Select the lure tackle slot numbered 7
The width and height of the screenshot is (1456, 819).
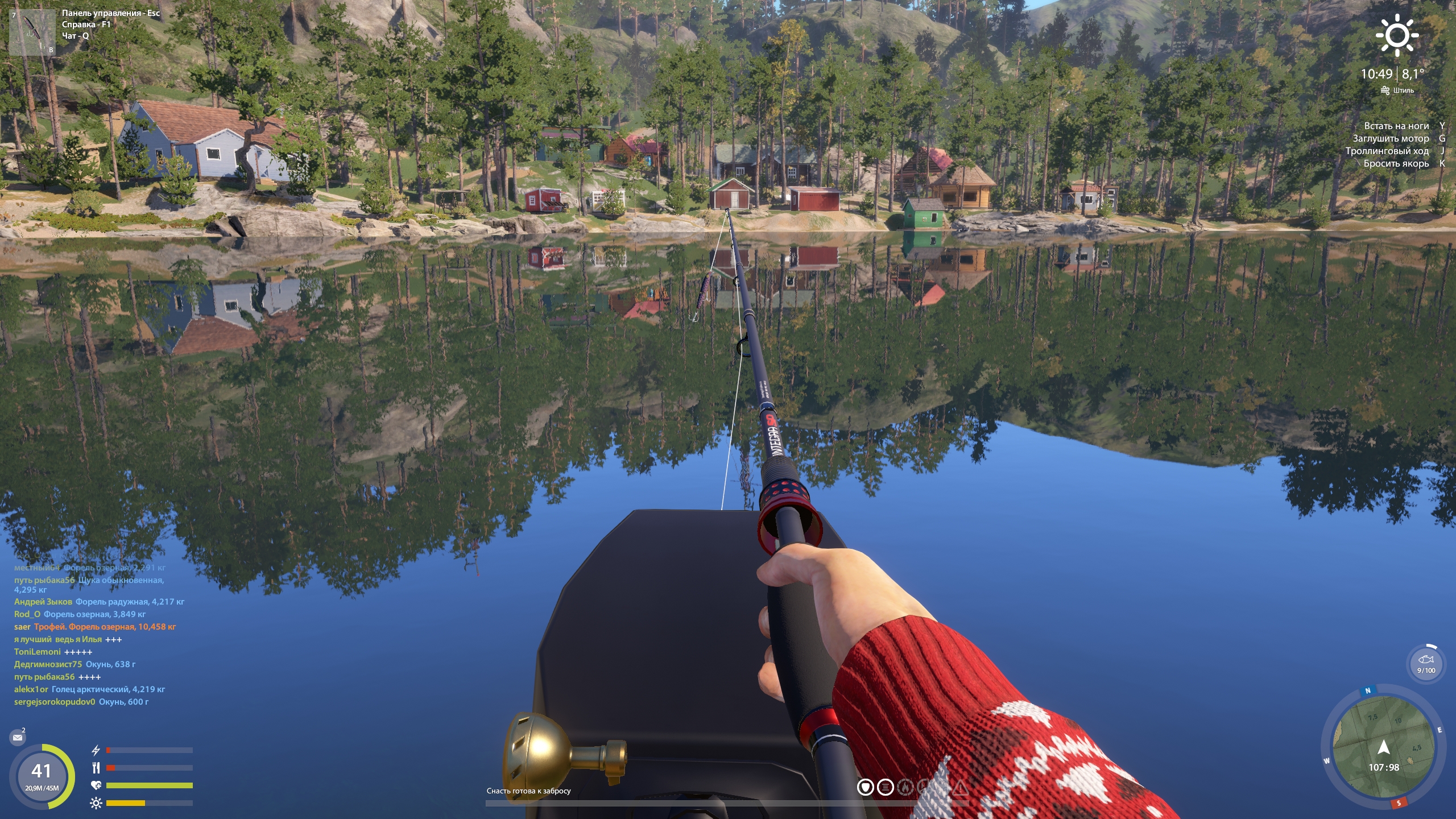coord(32,32)
